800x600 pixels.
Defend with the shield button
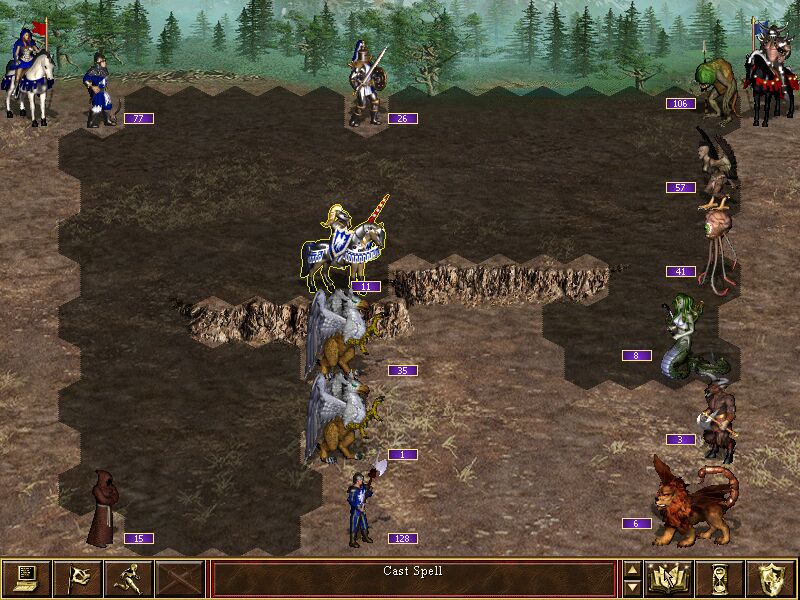[773, 578]
